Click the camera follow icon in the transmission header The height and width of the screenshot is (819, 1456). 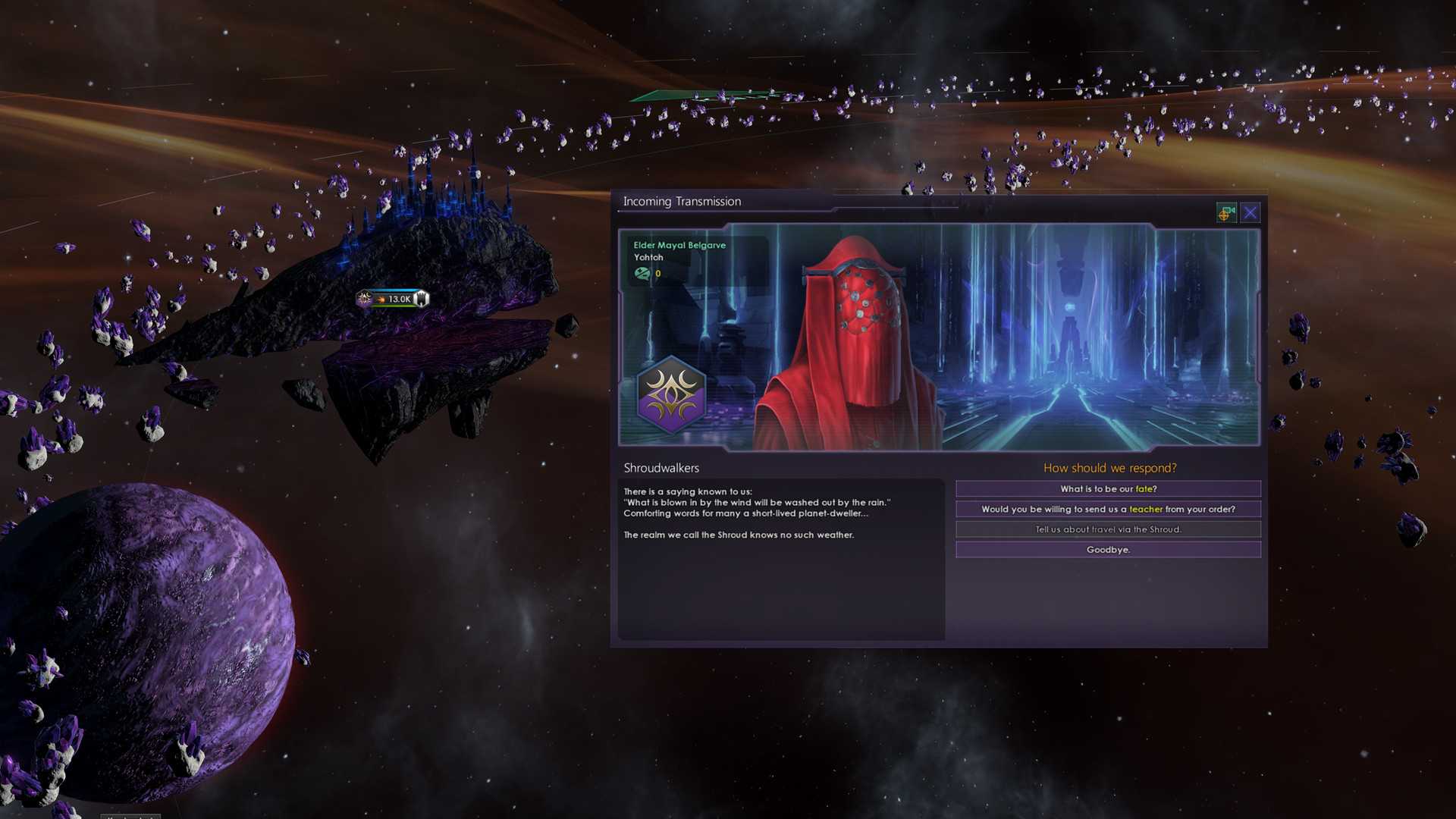coord(1226,212)
